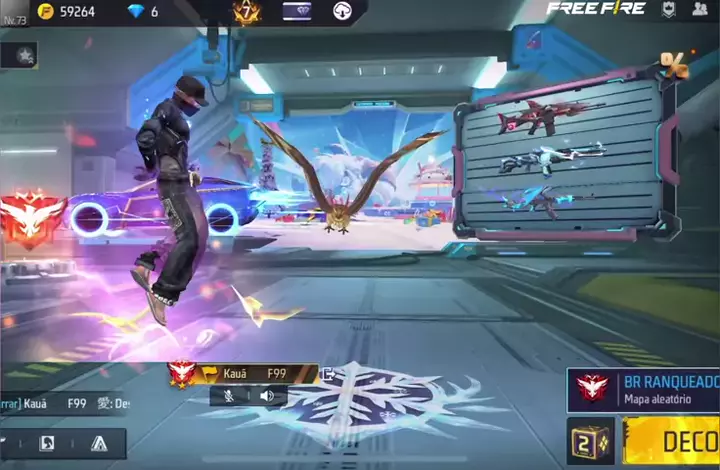Open the purple diamond voucher icon
The width and height of the screenshot is (720, 470).
coord(297,12)
